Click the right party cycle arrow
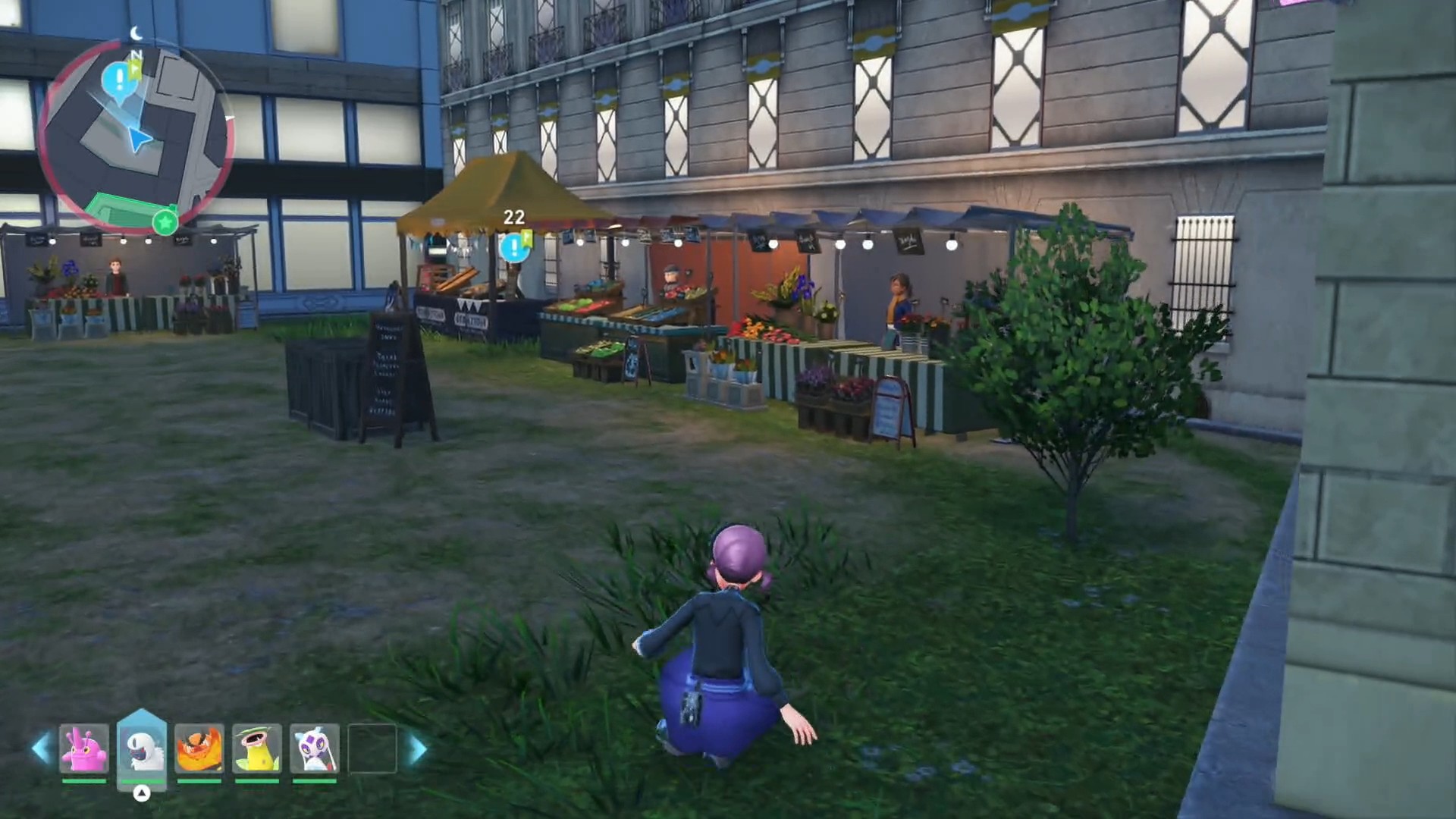Image resolution: width=1456 pixels, height=819 pixels. click(x=417, y=748)
